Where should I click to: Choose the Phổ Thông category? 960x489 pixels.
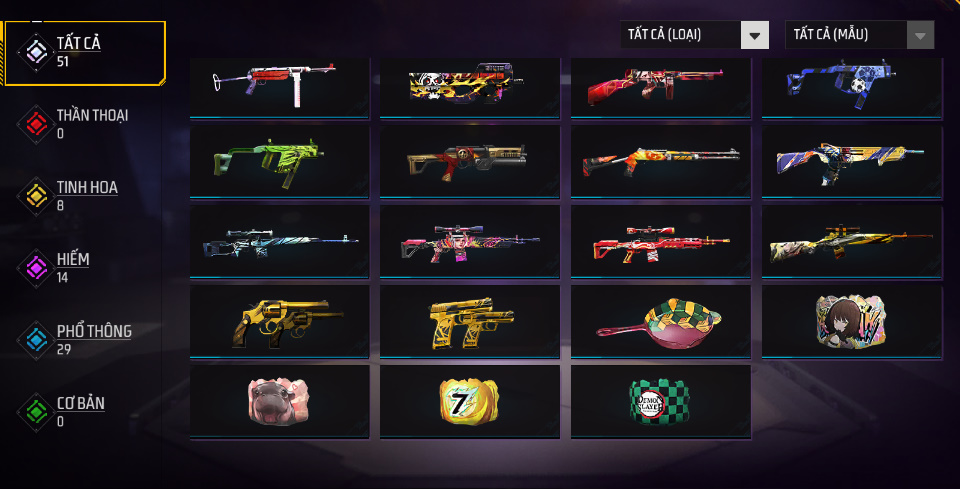click(x=84, y=339)
